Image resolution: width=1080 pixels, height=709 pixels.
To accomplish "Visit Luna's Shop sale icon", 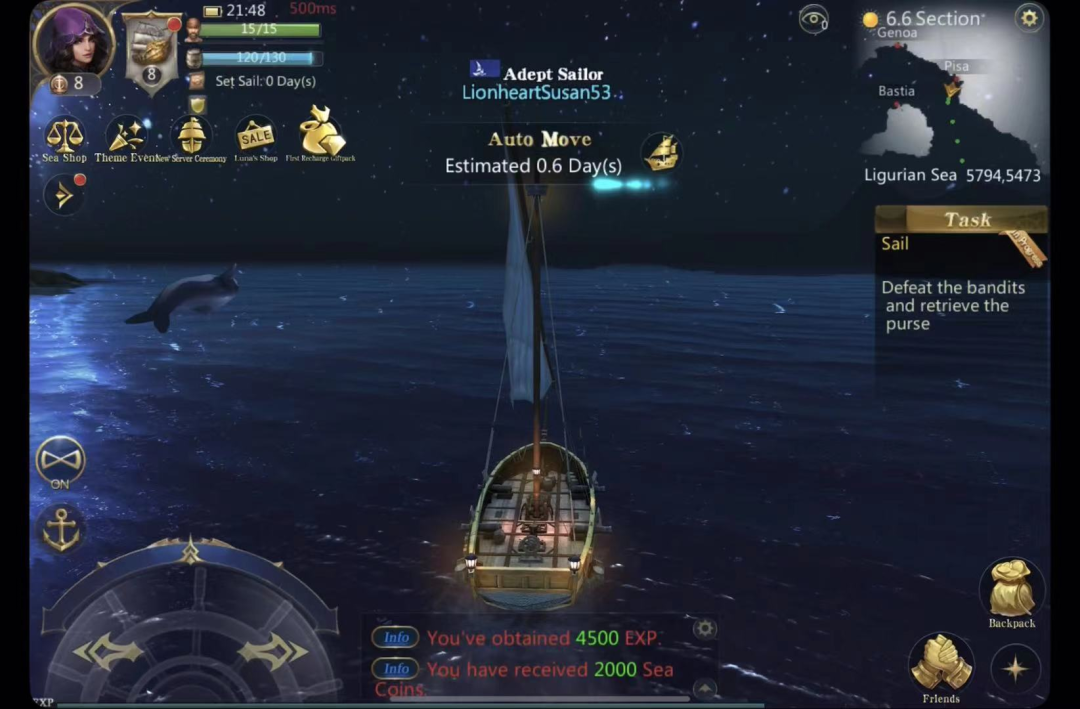I will click(255, 136).
